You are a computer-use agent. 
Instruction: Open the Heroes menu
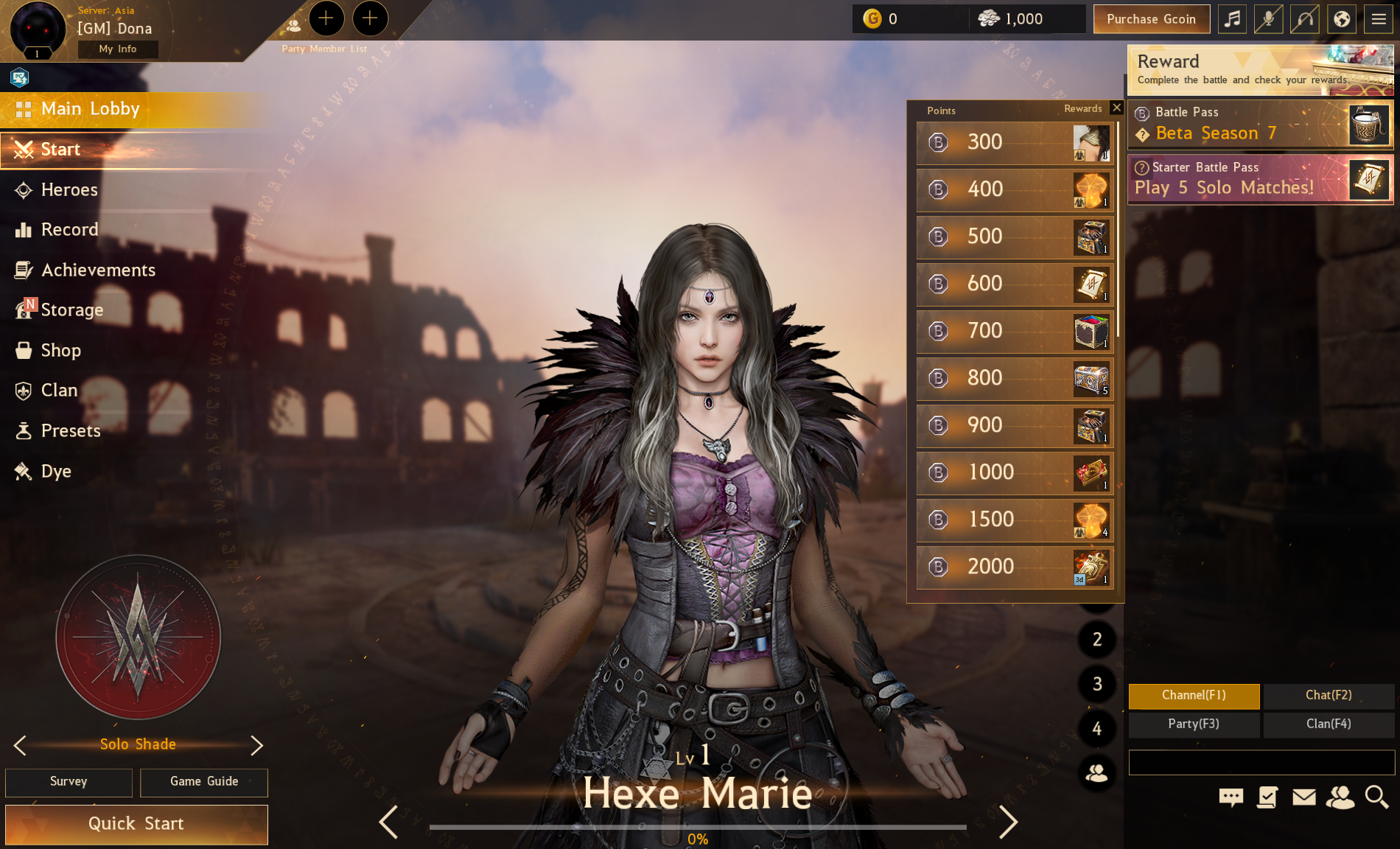pyautogui.click(x=69, y=190)
